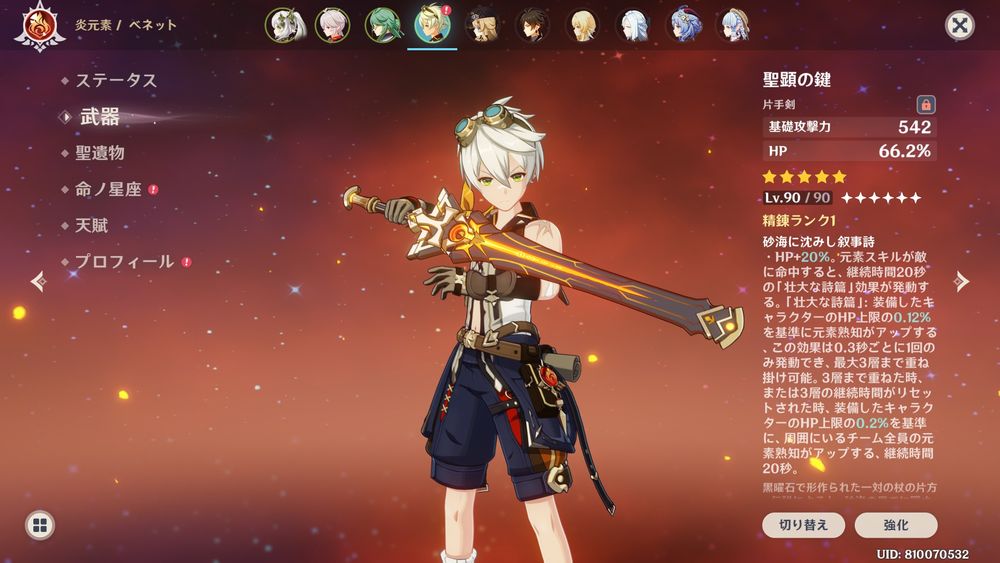The width and height of the screenshot is (1000, 563).
Task: Open the 聖遺物 artifacts section
Action: coord(100,153)
